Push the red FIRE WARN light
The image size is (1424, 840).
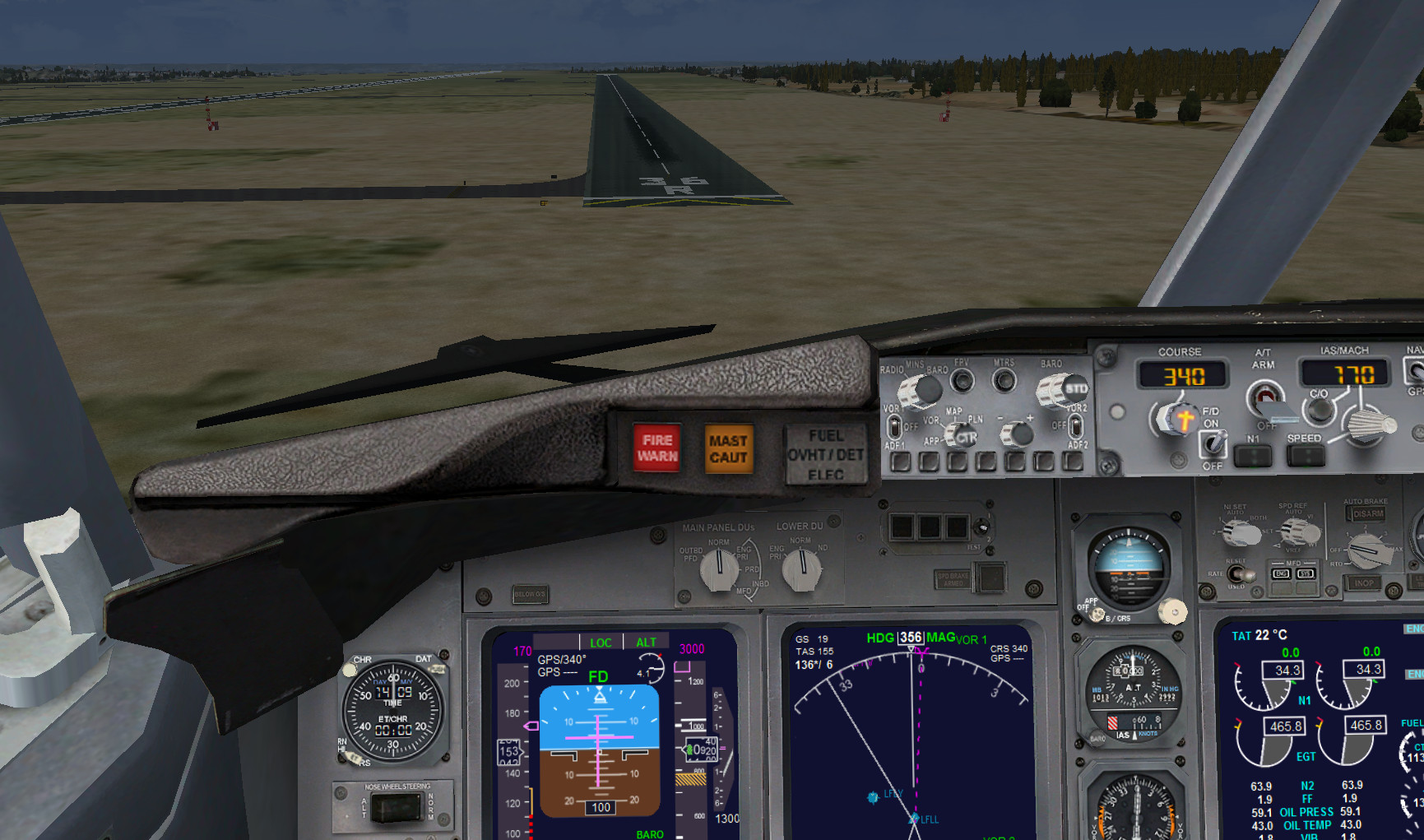(x=656, y=448)
